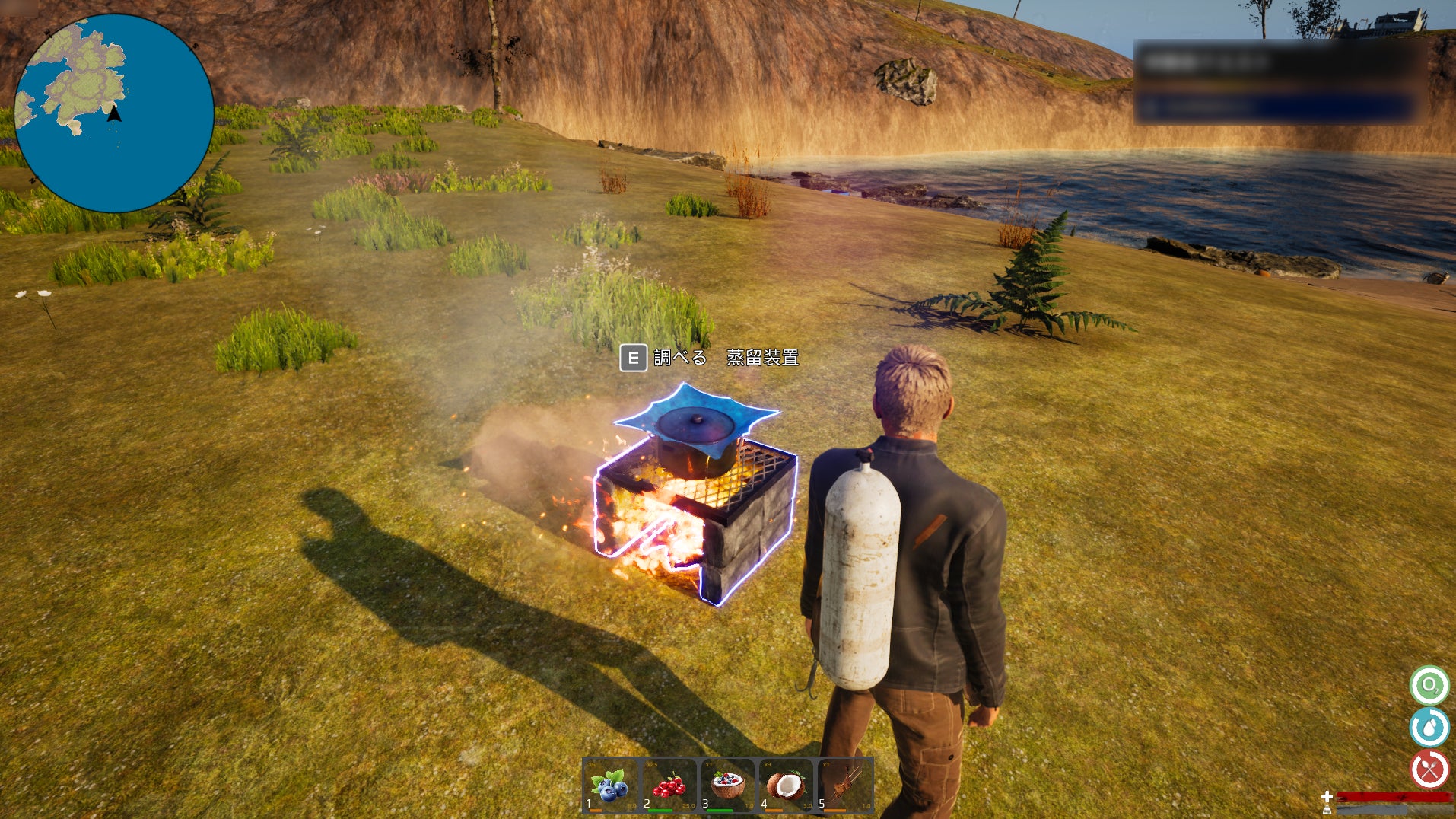Select the halved coconut hotbar slot
Viewport: 1456px width, 819px height.
tap(786, 786)
